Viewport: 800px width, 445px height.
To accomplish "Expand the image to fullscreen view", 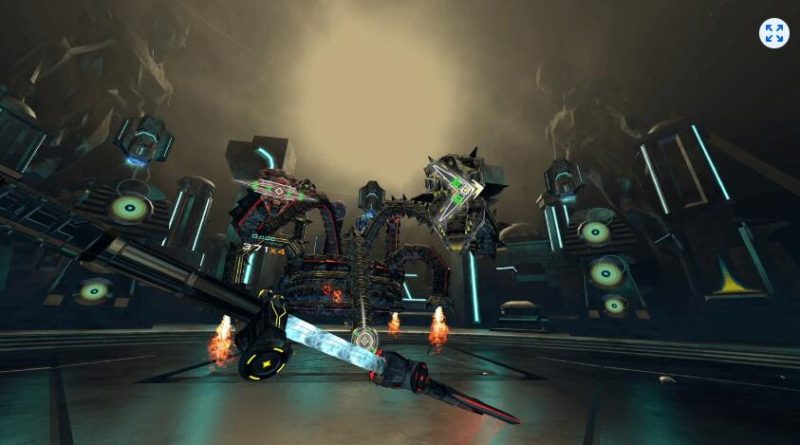I will [x=773, y=33].
